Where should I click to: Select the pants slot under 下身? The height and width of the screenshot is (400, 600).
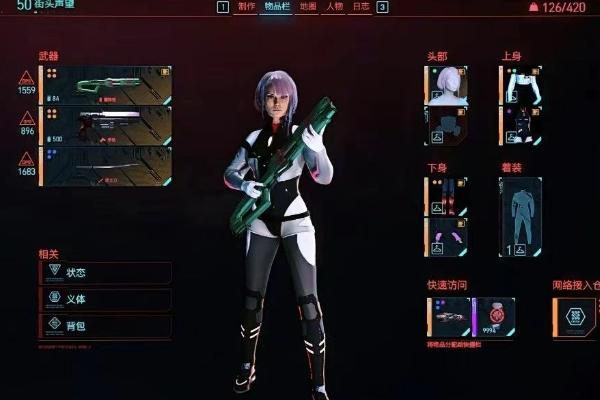click(x=446, y=196)
